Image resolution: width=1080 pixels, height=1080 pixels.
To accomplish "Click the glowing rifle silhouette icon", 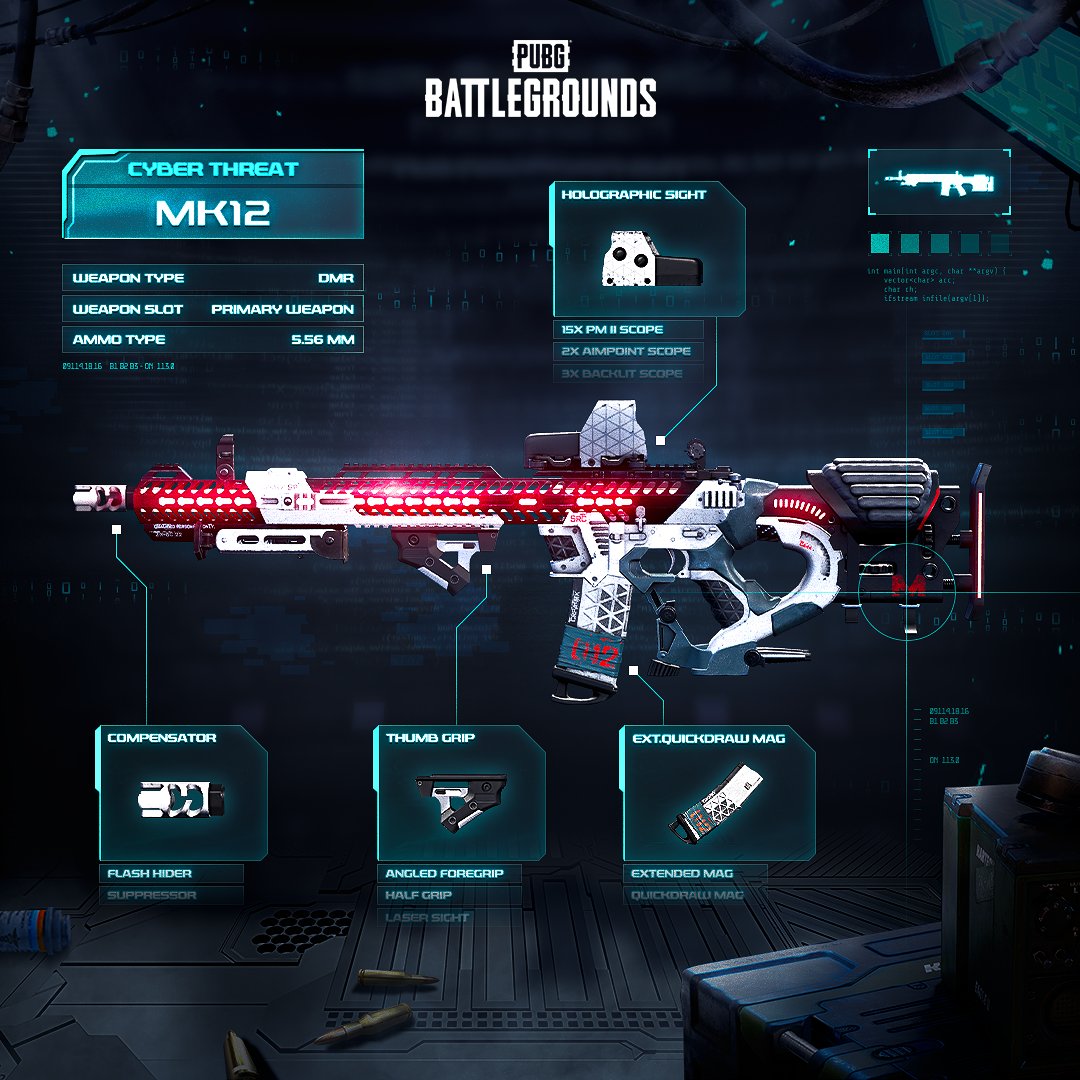I will coord(938,182).
